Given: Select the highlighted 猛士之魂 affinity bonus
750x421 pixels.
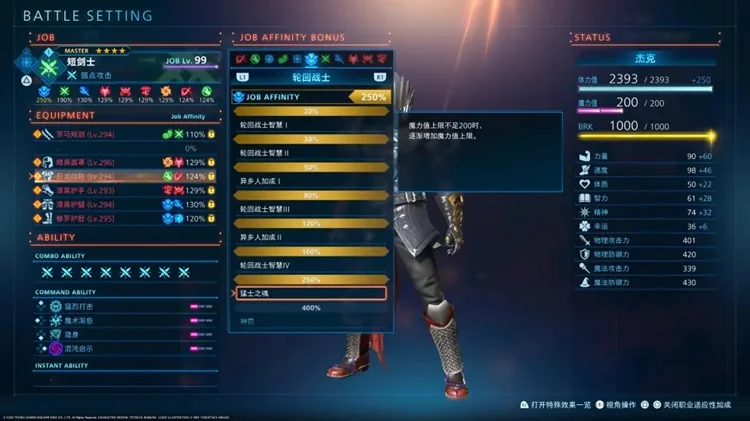Looking at the screenshot, I should pos(310,293).
